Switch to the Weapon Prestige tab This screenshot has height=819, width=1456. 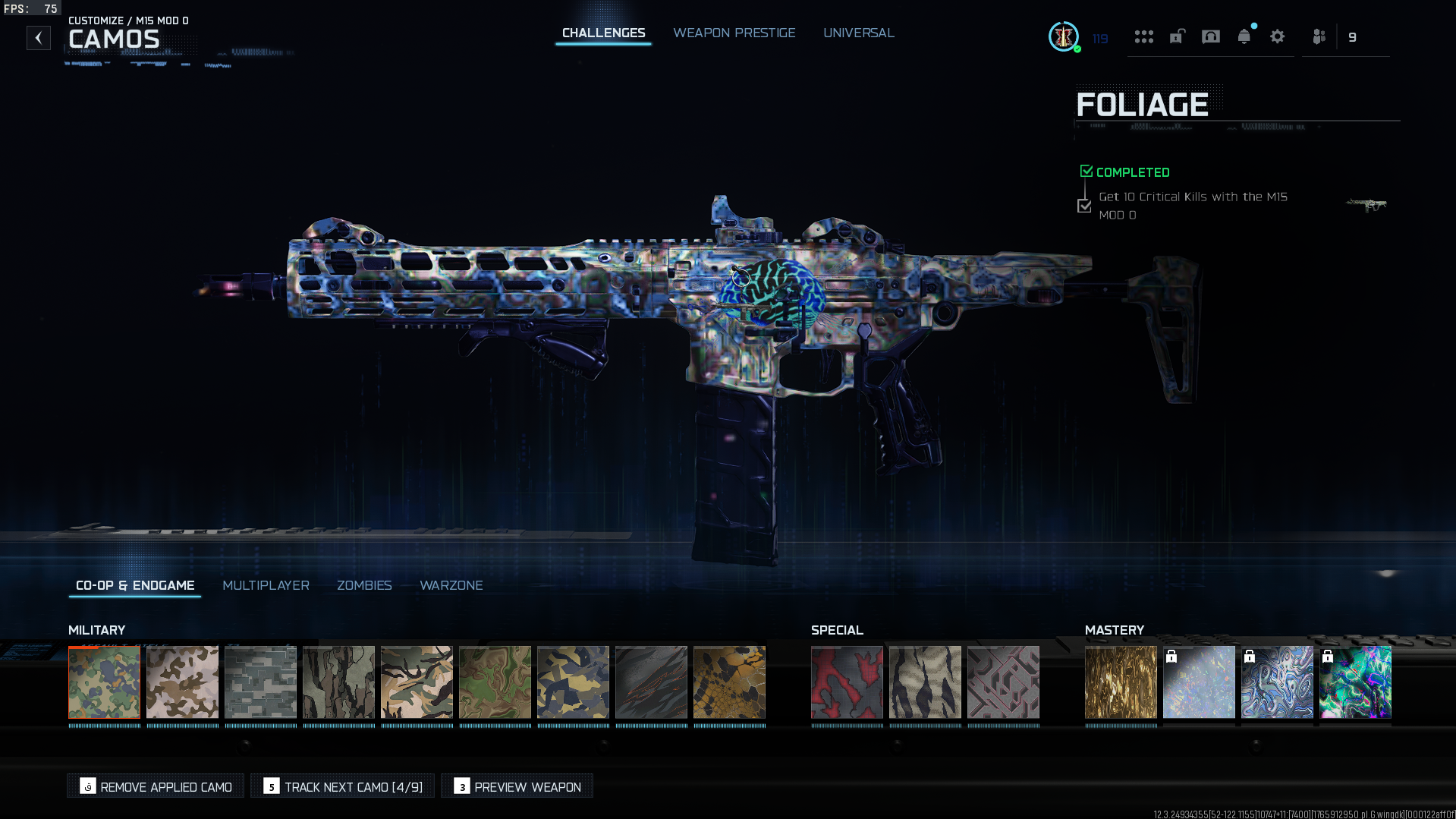pos(734,33)
